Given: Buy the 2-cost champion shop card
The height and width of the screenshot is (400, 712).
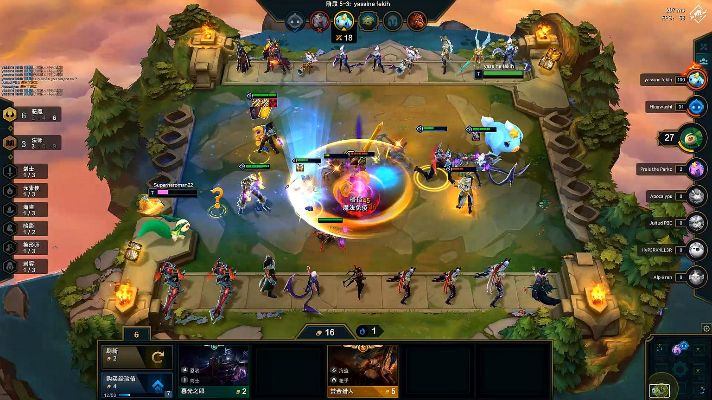Looking at the screenshot, I should tap(215, 372).
